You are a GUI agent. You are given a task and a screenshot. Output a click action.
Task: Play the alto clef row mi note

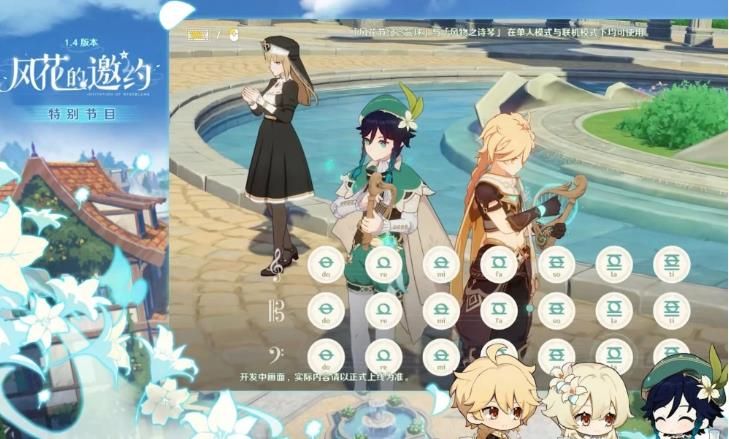tap(441, 311)
